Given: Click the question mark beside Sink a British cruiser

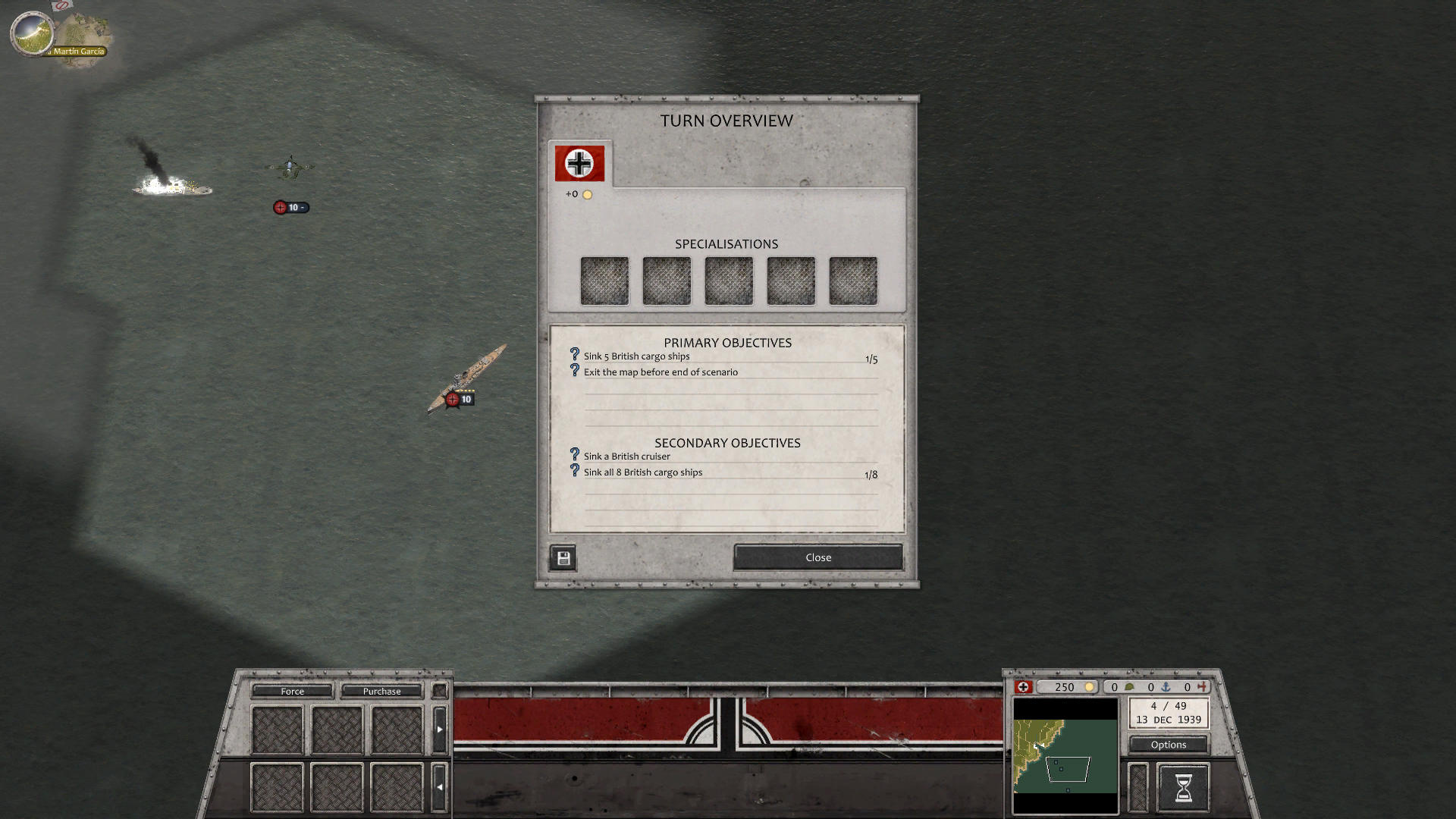Looking at the screenshot, I should point(573,453).
